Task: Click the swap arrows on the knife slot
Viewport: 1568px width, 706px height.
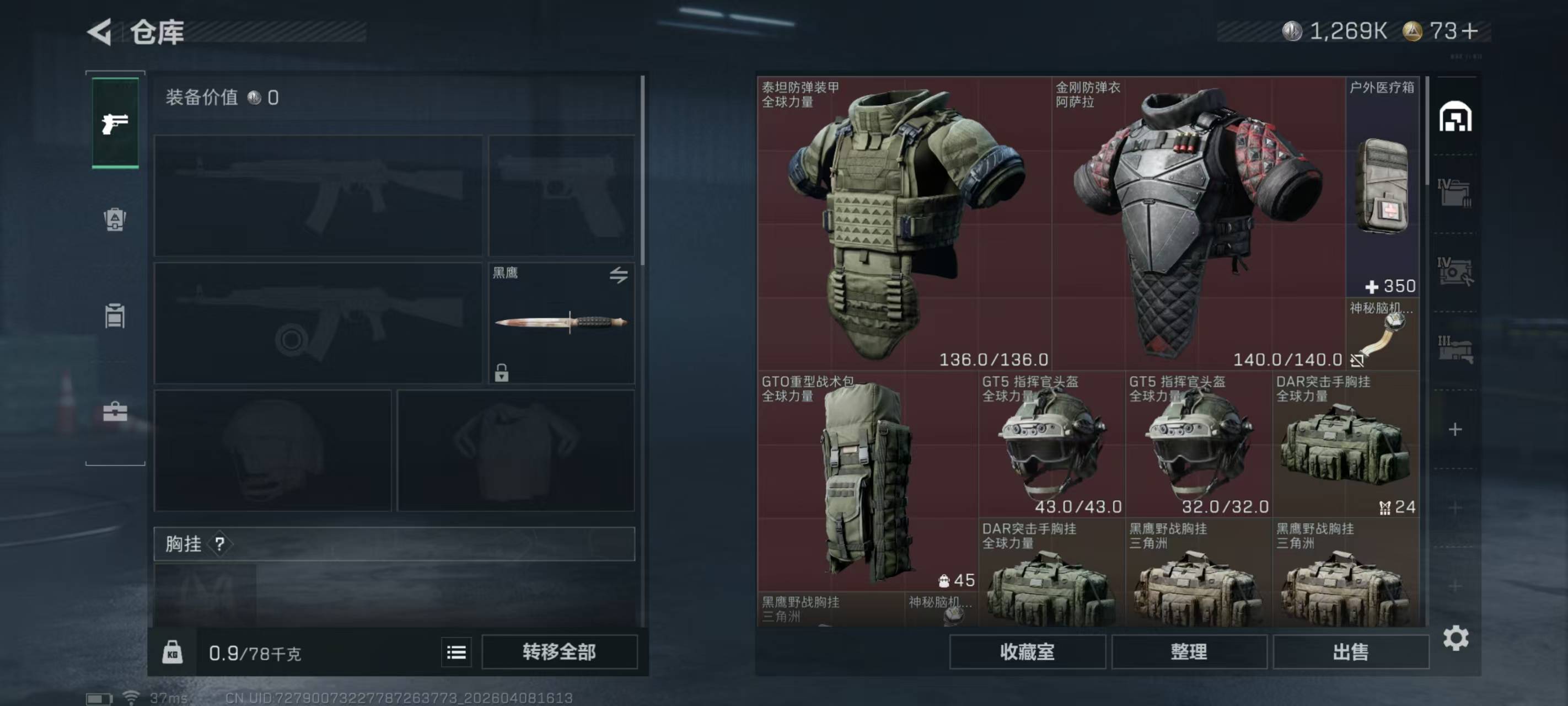Action: tap(619, 275)
